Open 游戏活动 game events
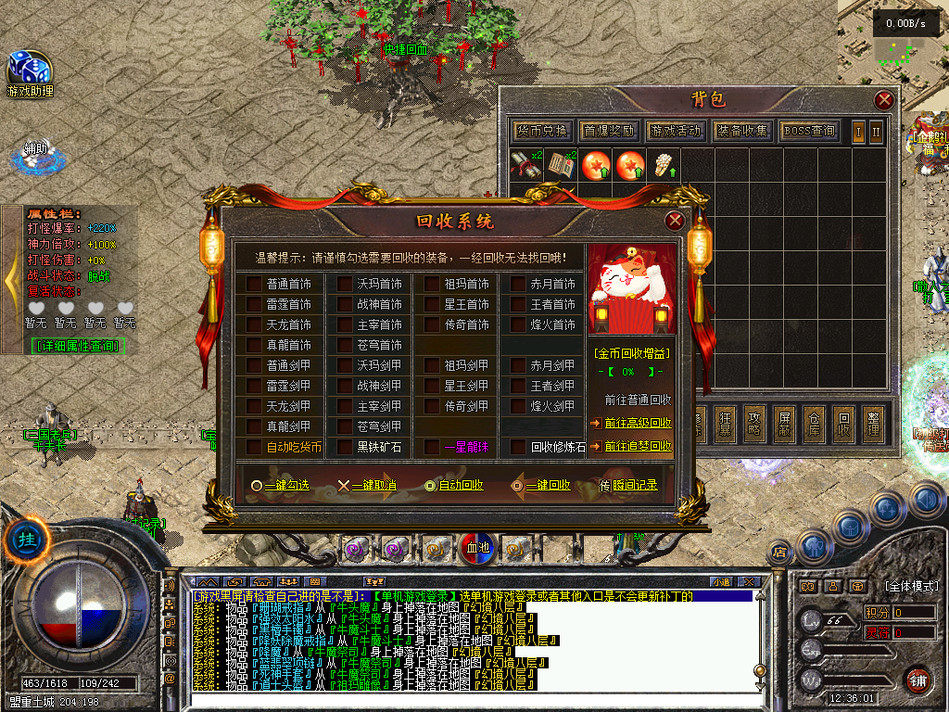 pyautogui.click(x=675, y=131)
